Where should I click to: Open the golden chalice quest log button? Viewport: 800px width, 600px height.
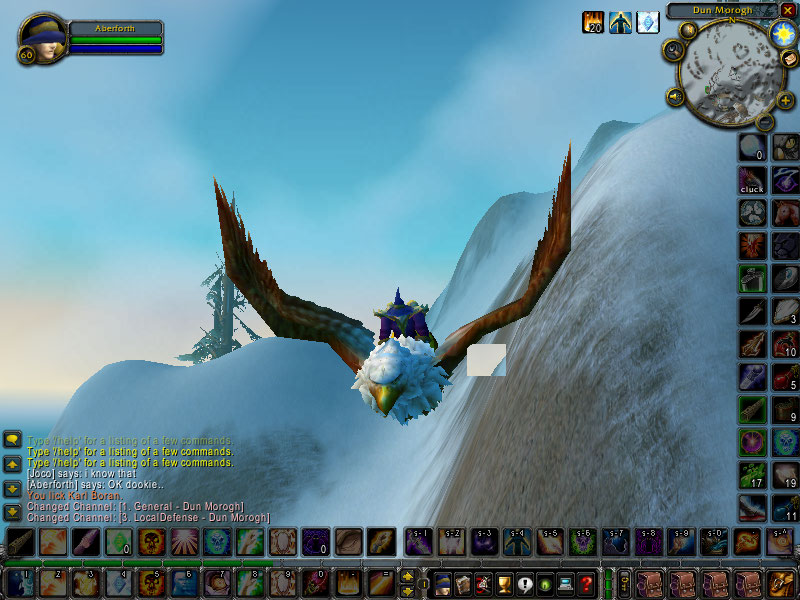[505, 584]
